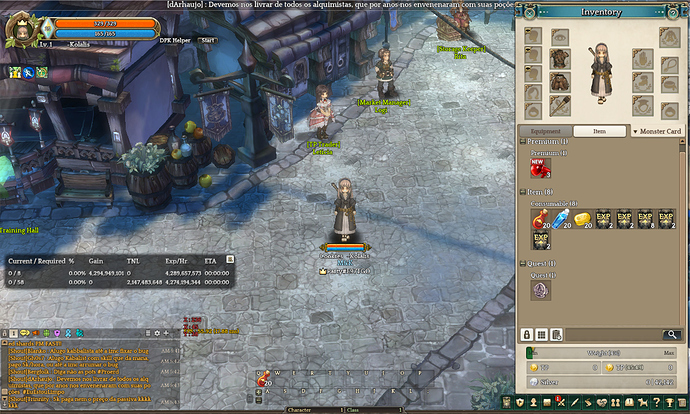Click the inventory grid view button
This screenshot has width=690, height=414.
point(542,334)
